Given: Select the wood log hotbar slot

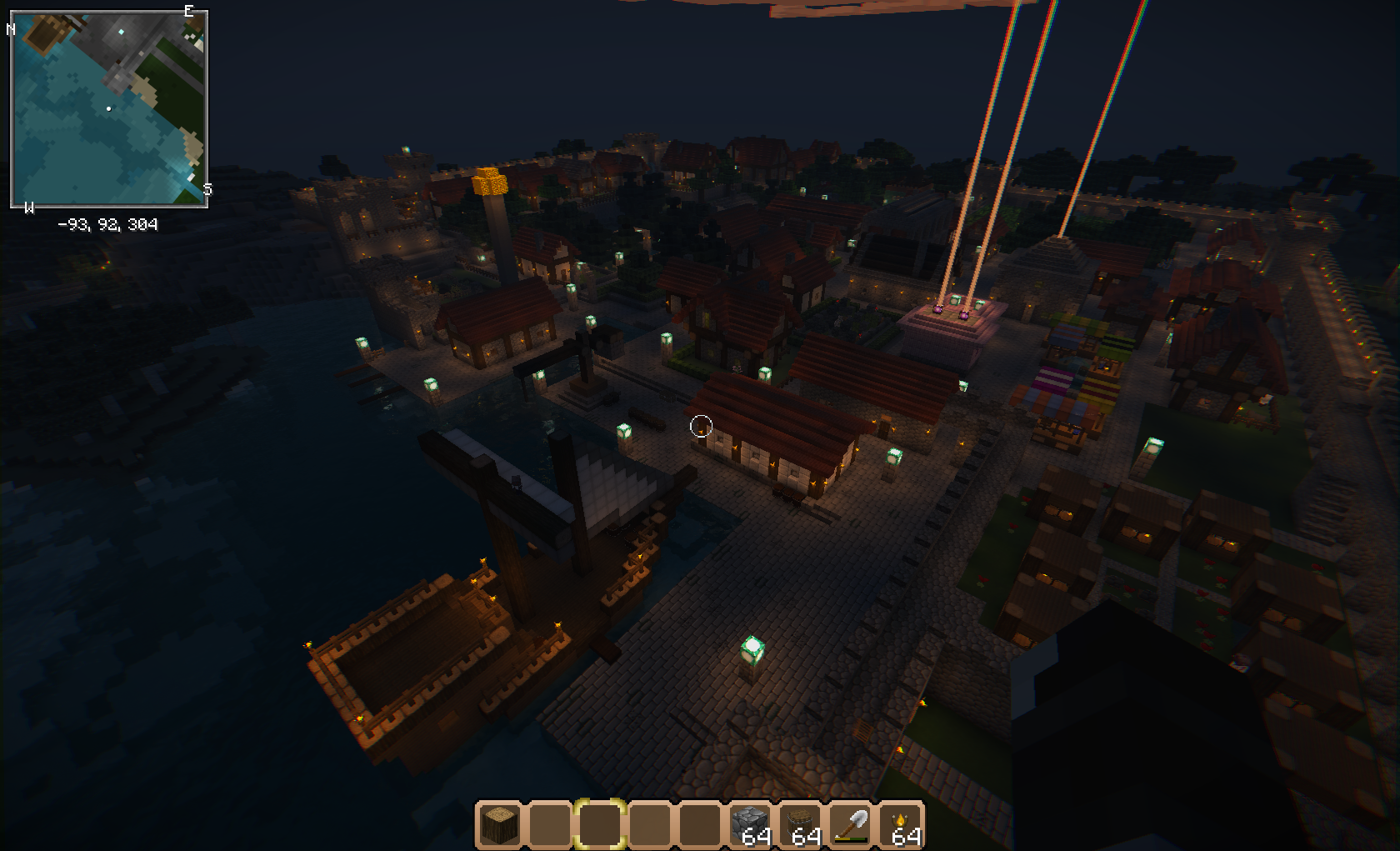Looking at the screenshot, I should click(500, 825).
